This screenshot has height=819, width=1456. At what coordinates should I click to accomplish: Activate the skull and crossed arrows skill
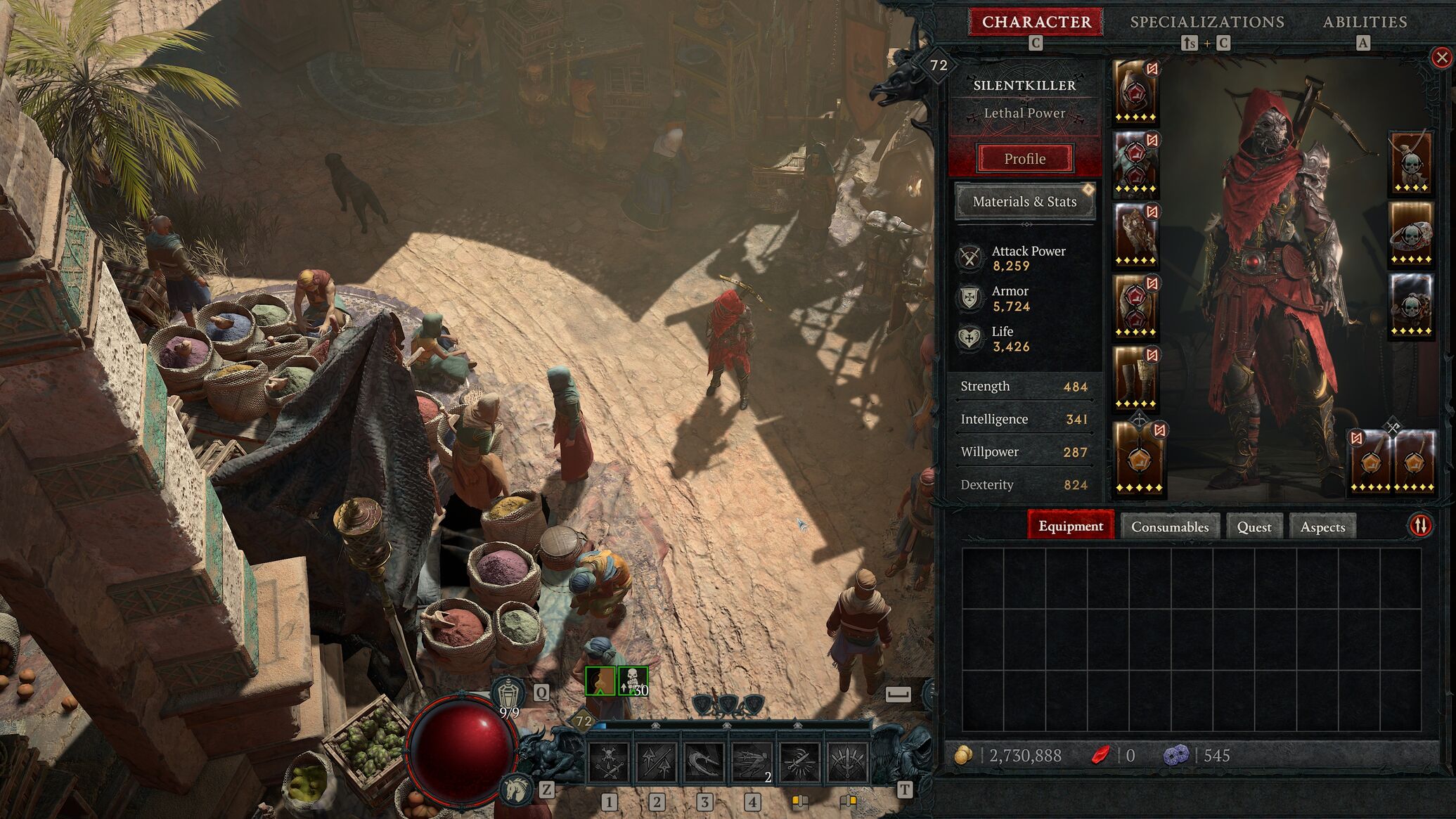click(609, 762)
